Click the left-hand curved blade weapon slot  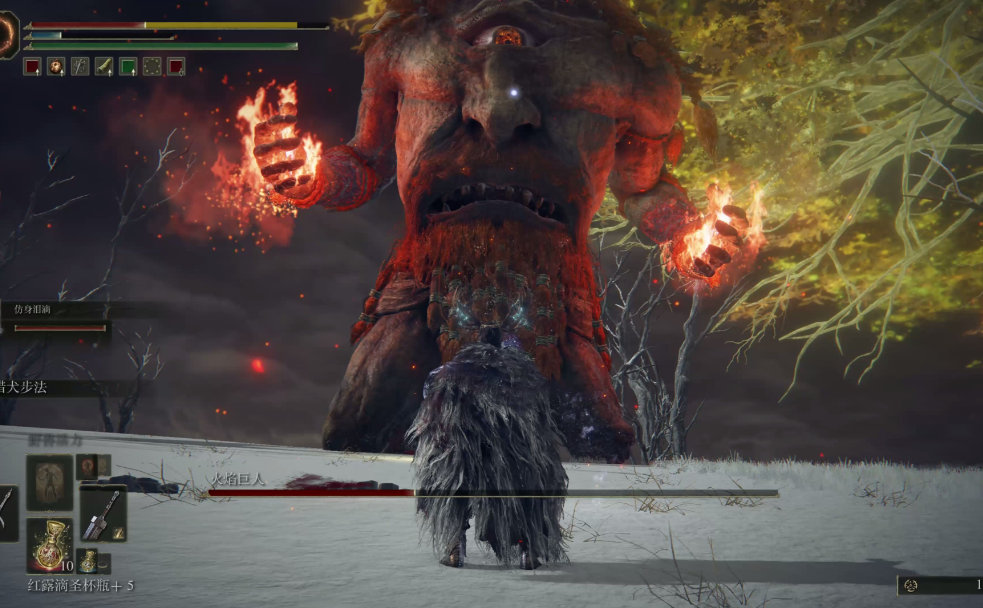[6, 514]
